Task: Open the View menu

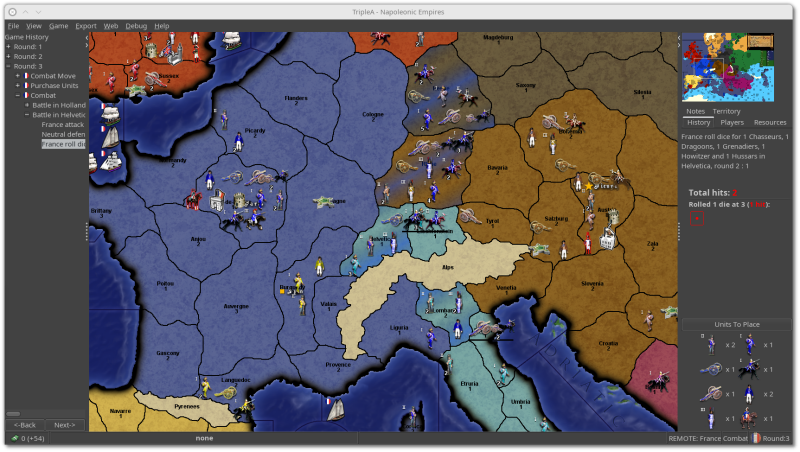Action: tap(34, 25)
